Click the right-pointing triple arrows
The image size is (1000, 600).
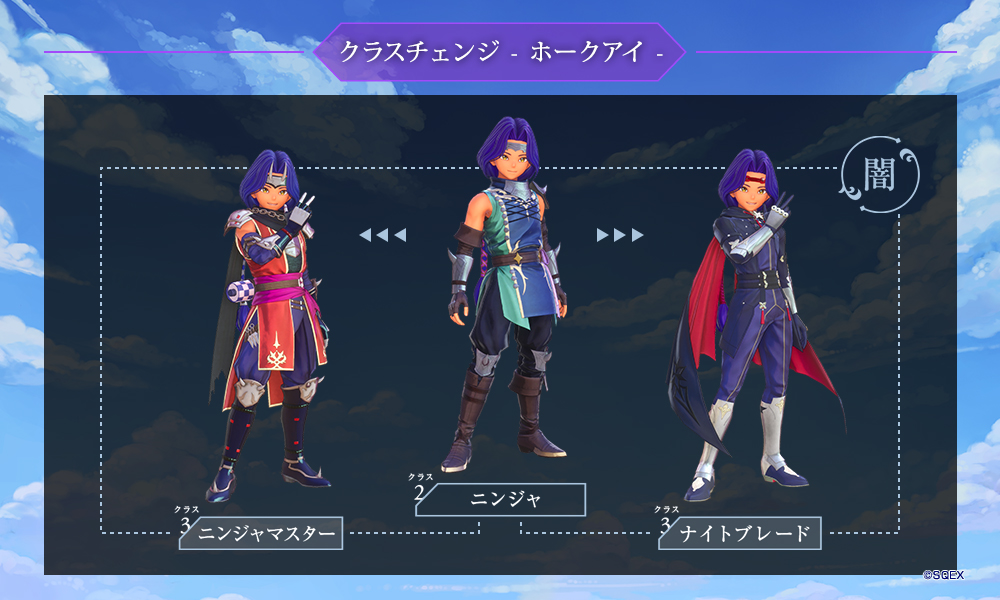pos(620,235)
